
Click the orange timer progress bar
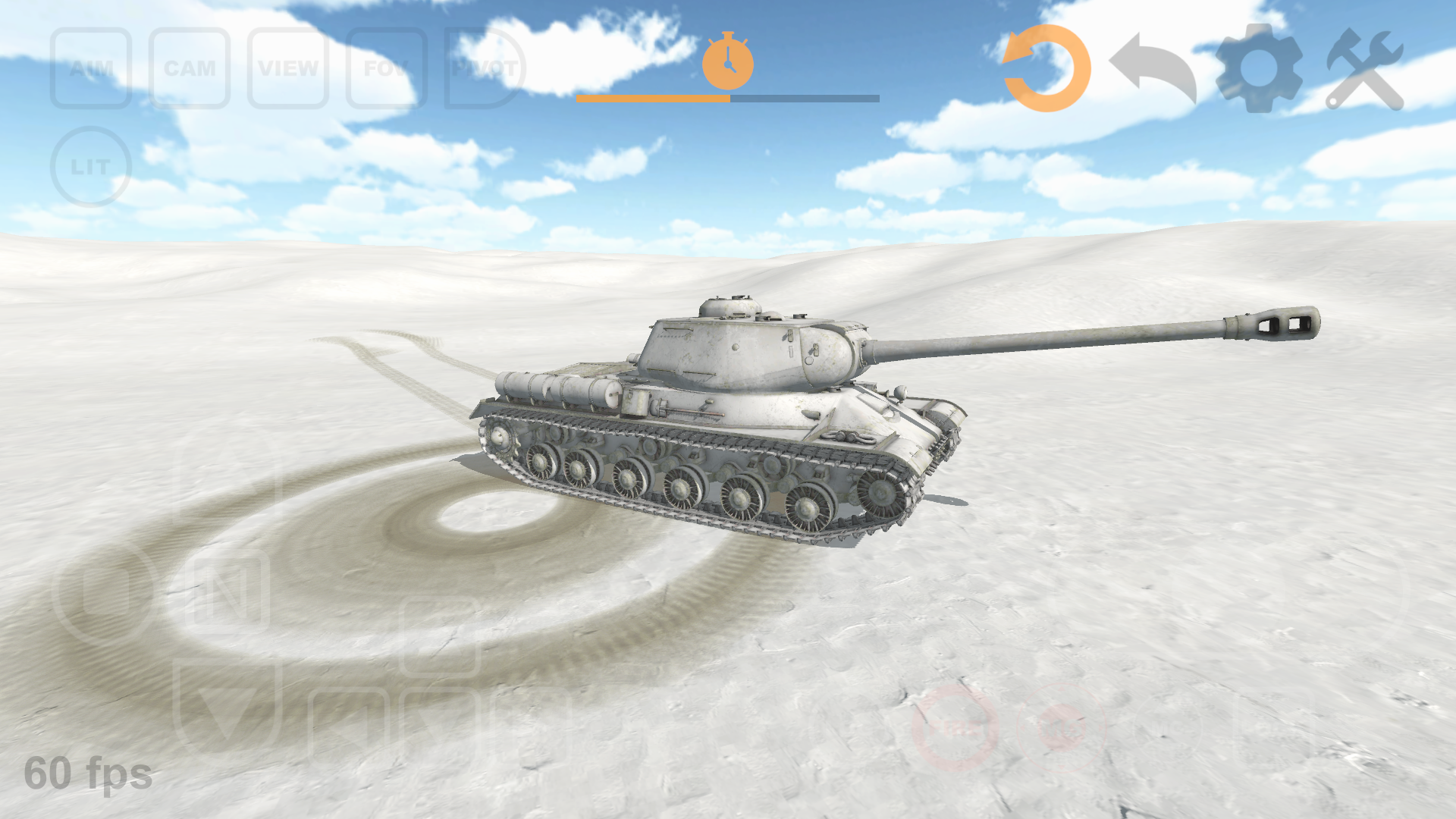652,97
